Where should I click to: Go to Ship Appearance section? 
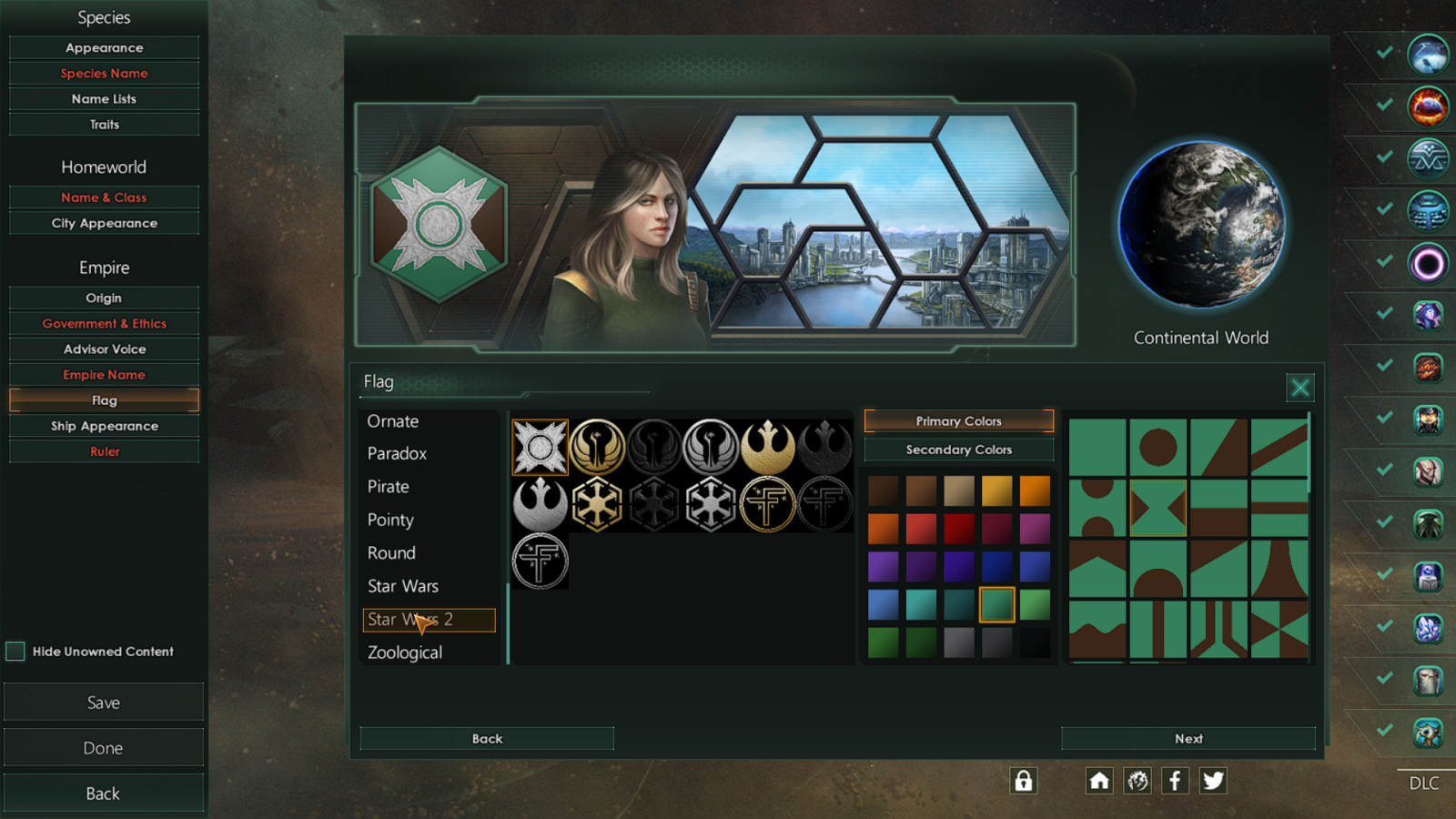click(104, 426)
